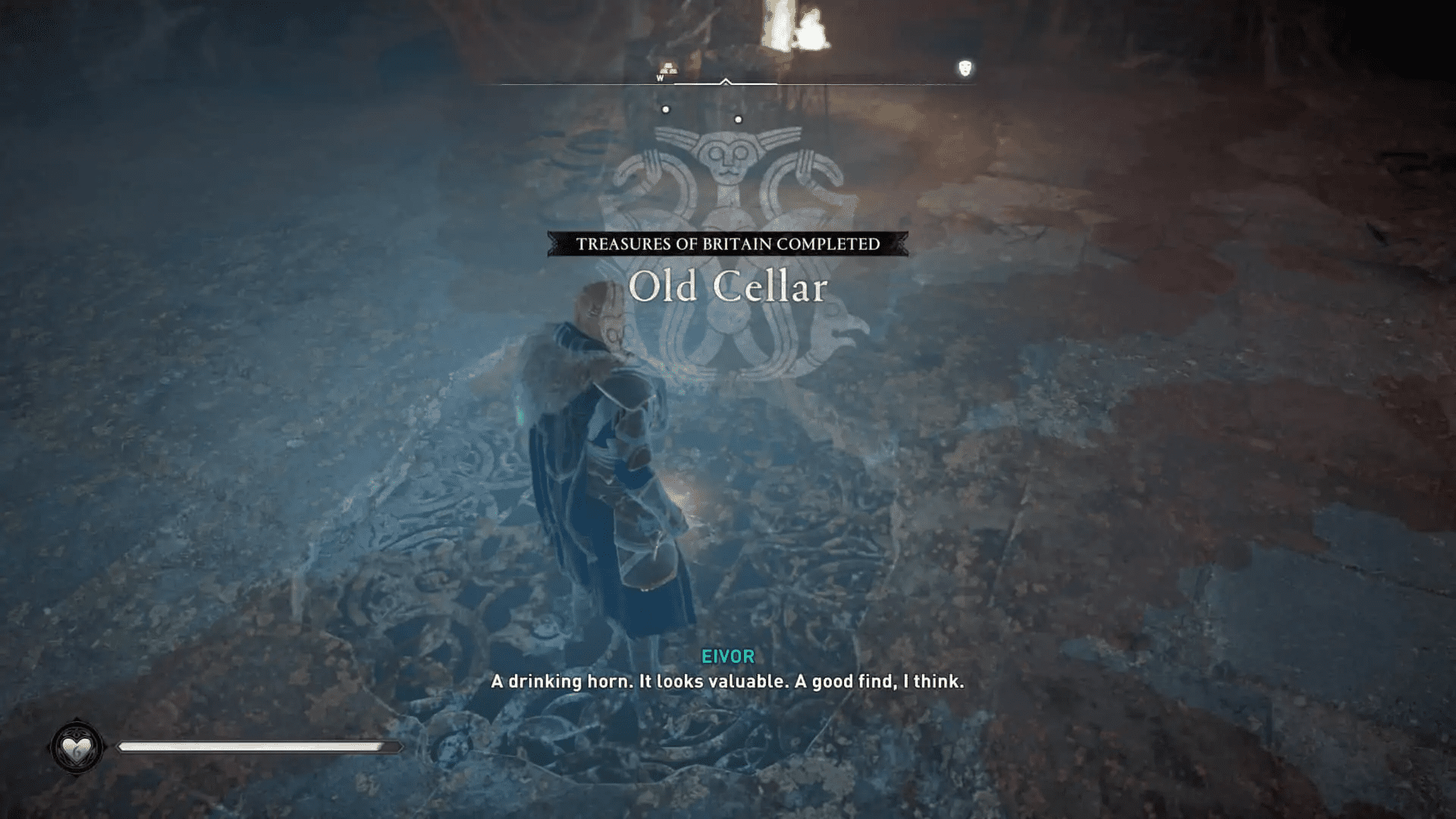Image resolution: width=1456 pixels, height=819 pixels.
Task: Click the leftmost white dot marker below the compass
Action: click(667, 109)
